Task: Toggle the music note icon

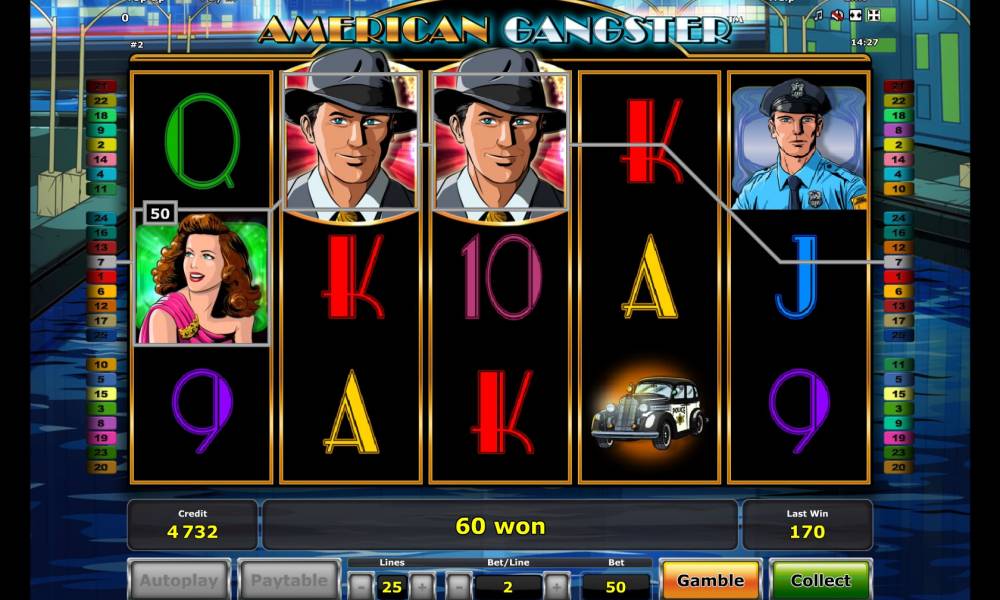Action: pos(819,16)
